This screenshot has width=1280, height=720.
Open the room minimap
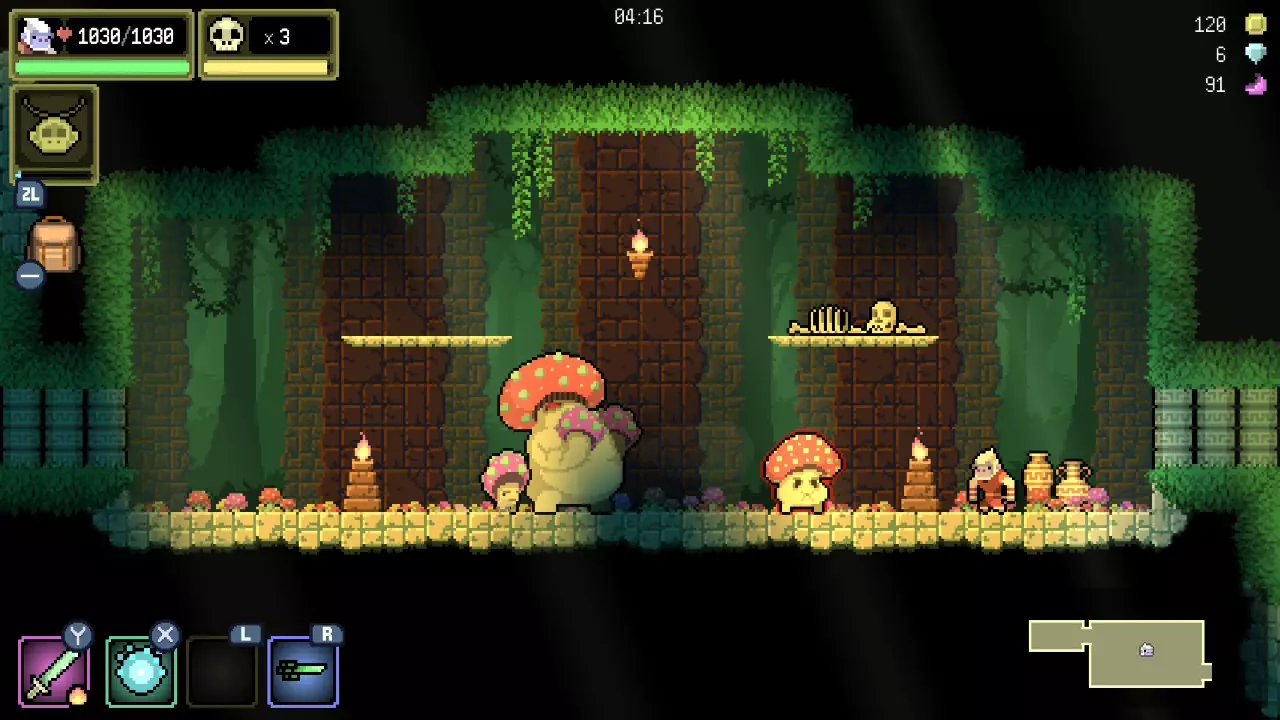pos(1120,652)
